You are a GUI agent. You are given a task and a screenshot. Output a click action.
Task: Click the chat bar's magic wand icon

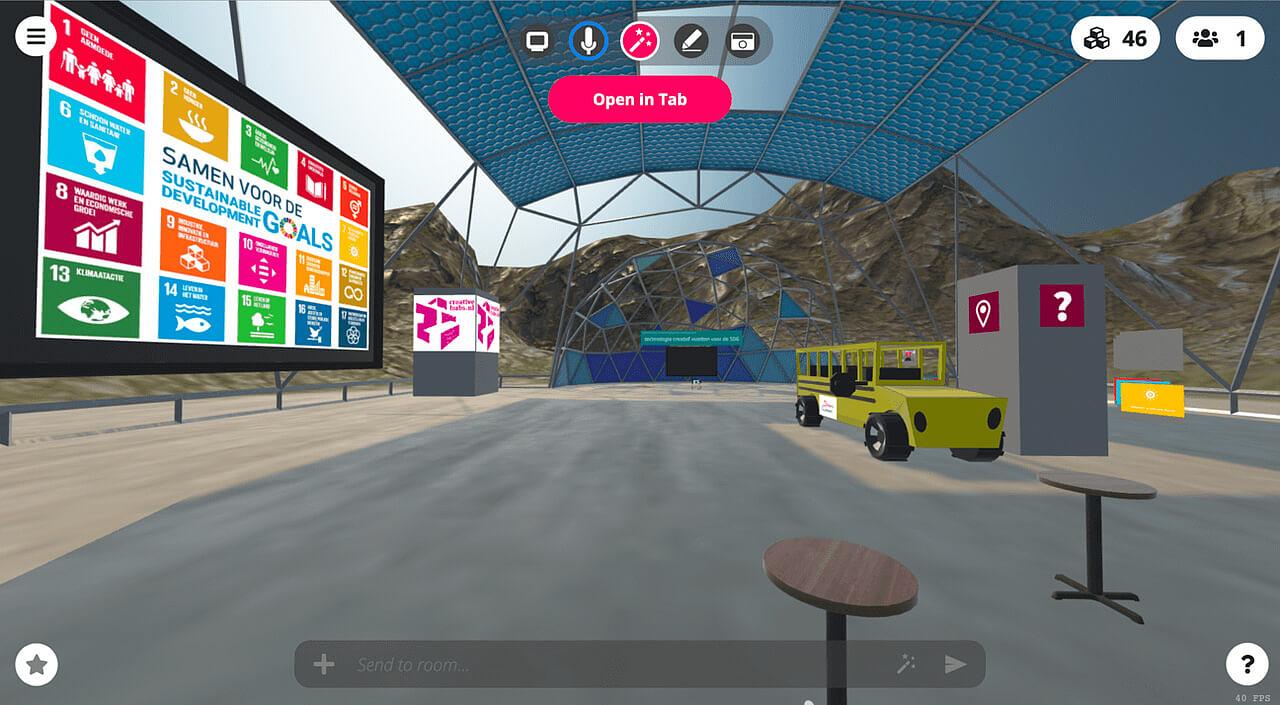click(907, 664)
